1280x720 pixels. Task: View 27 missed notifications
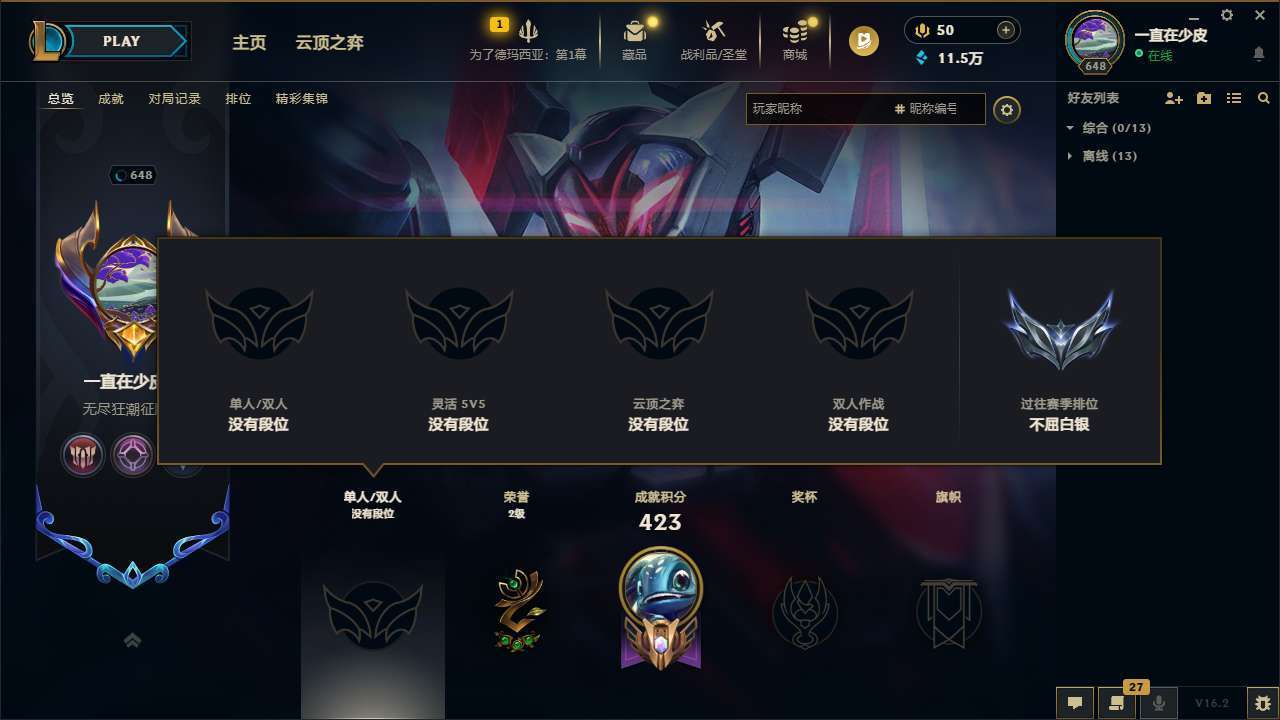[x=1117, y=703]
